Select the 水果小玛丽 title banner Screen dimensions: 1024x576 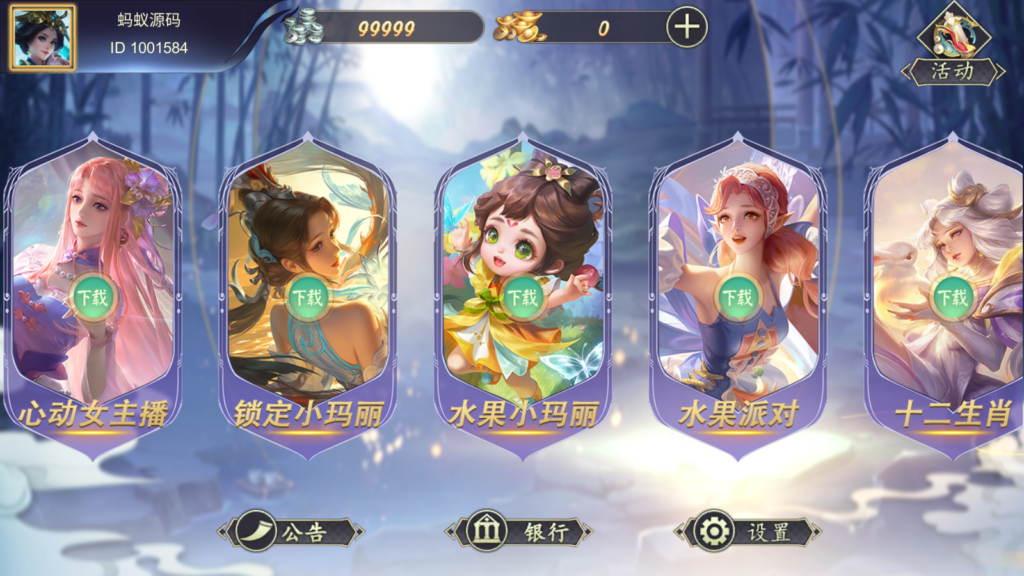click(521, 415)
